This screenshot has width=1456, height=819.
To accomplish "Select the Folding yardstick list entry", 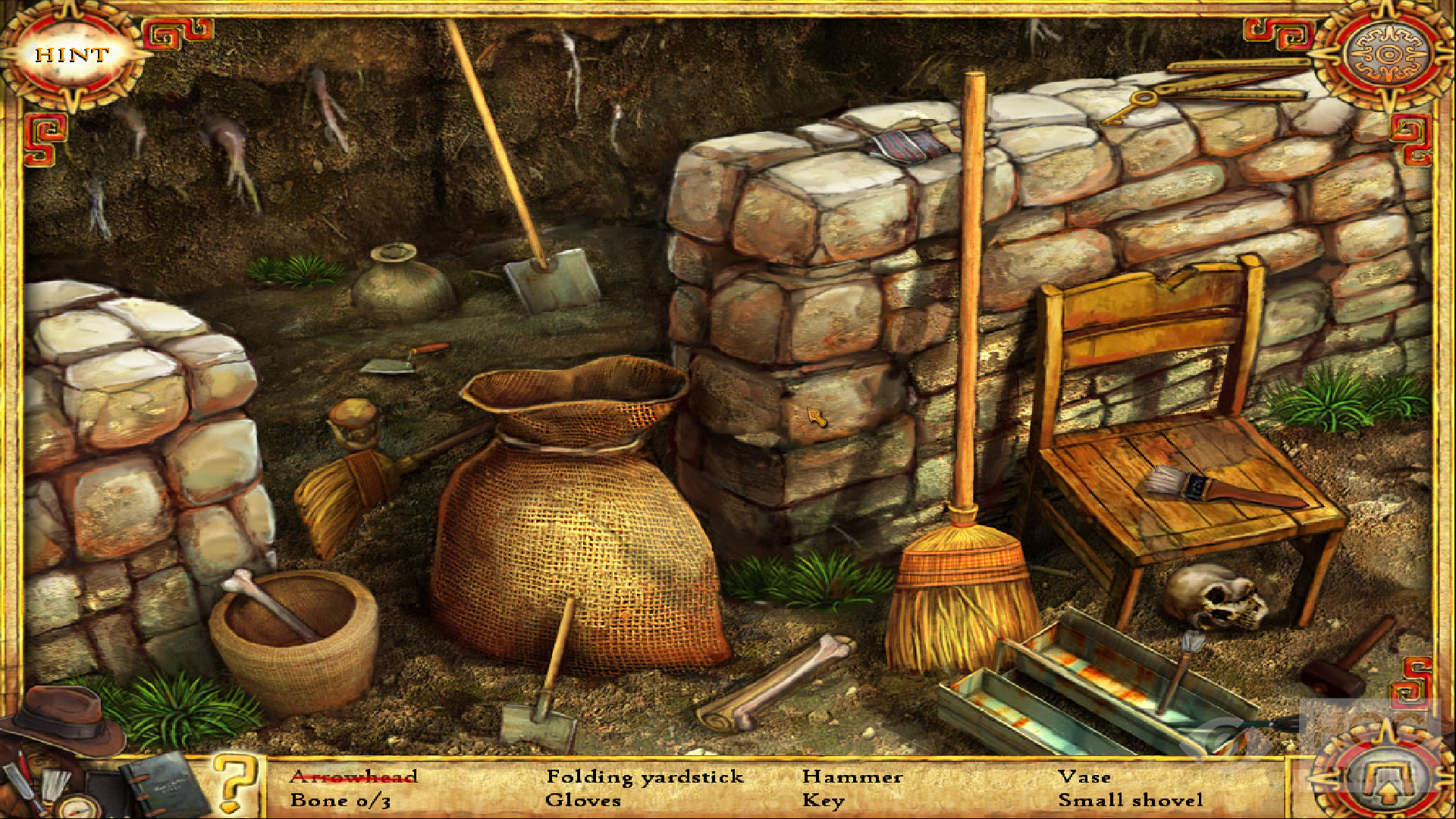I will (645, 777).
